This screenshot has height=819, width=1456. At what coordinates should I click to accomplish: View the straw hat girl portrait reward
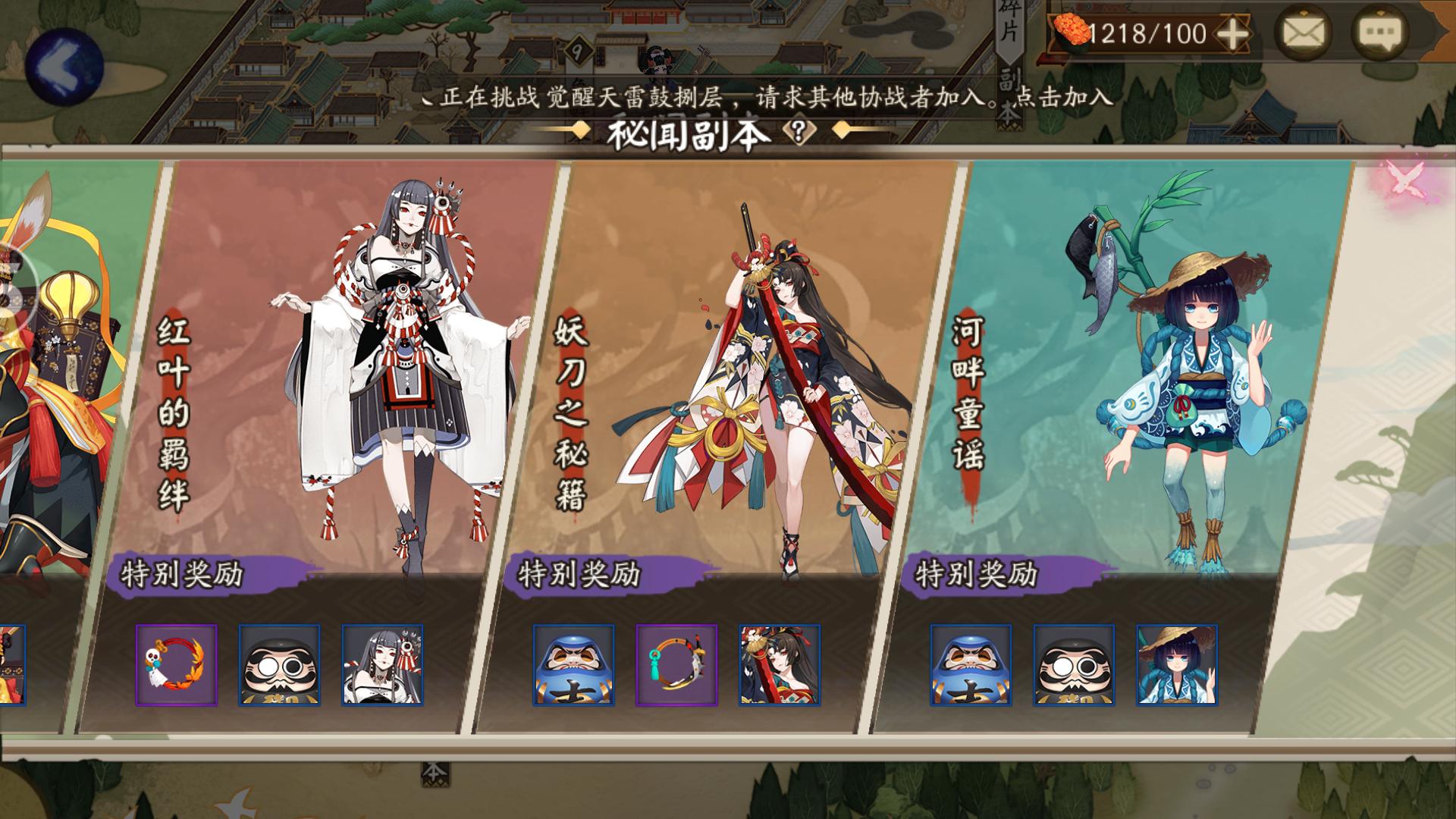click(1176, 665)
